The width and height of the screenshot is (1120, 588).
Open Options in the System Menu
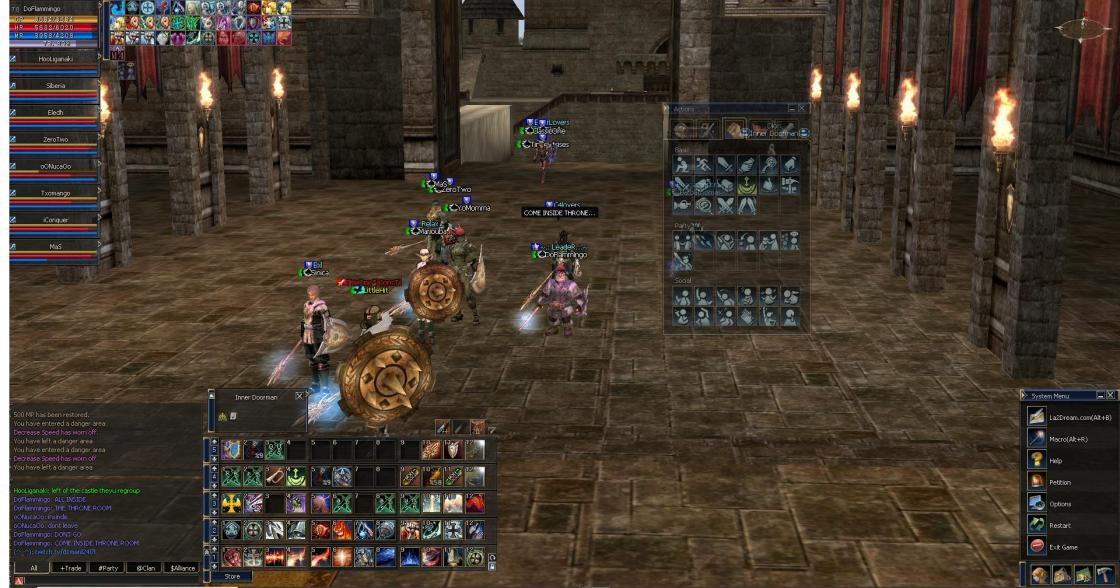click(1058, 503)
